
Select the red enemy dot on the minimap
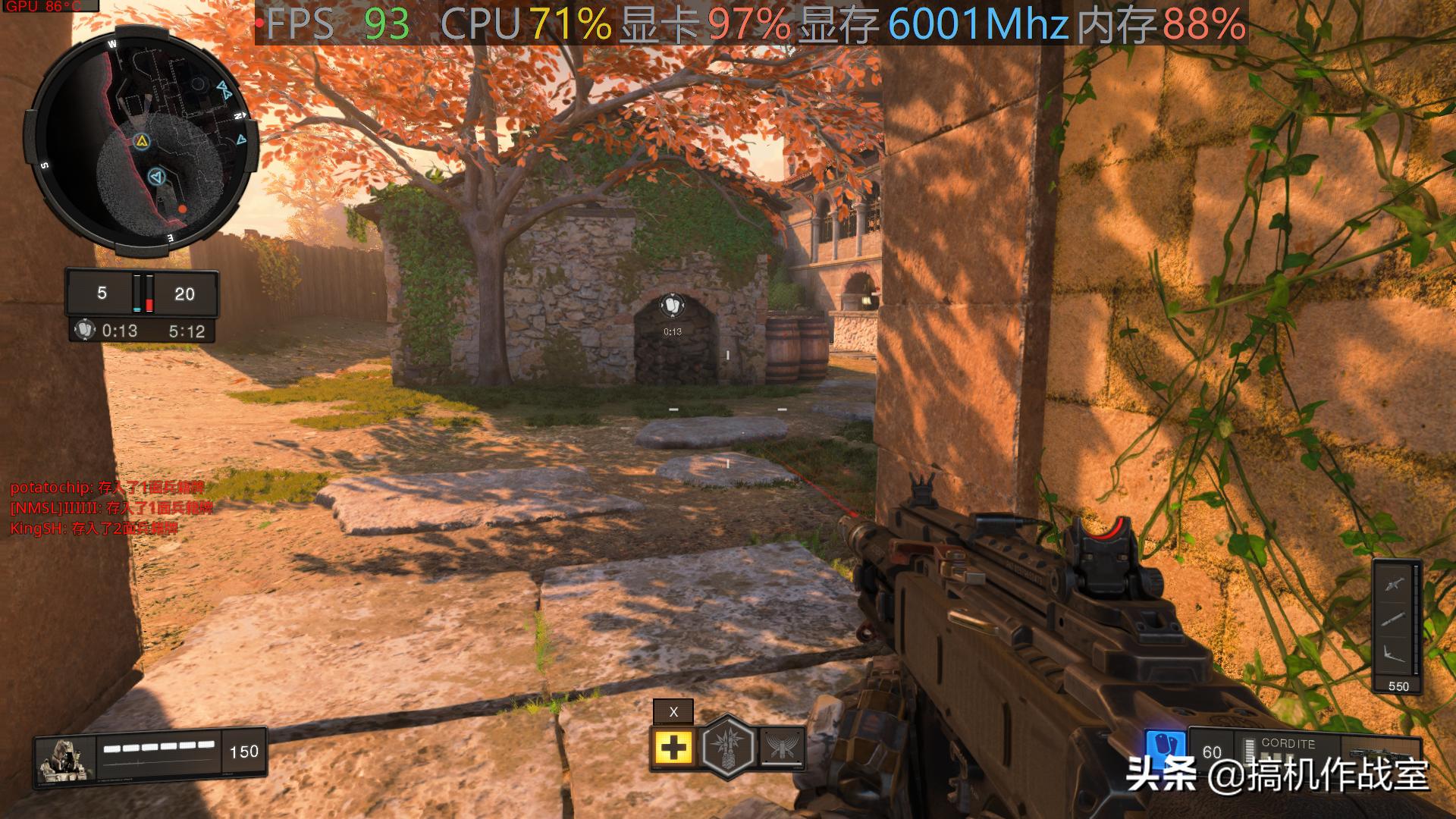pyautogui.click(x=182, y=209)
